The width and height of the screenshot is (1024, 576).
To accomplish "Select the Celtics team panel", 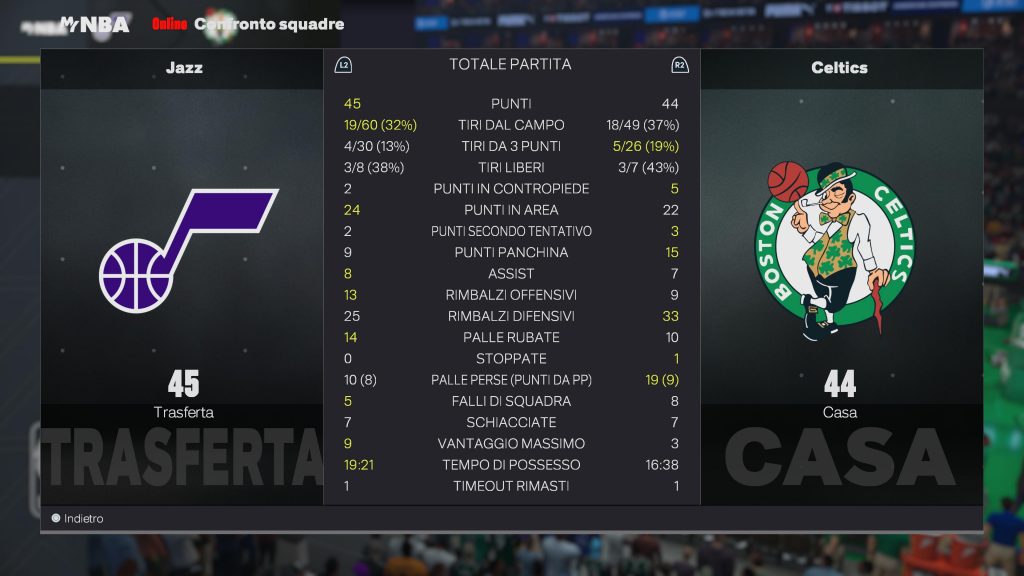I will click(x=840, y=270).
